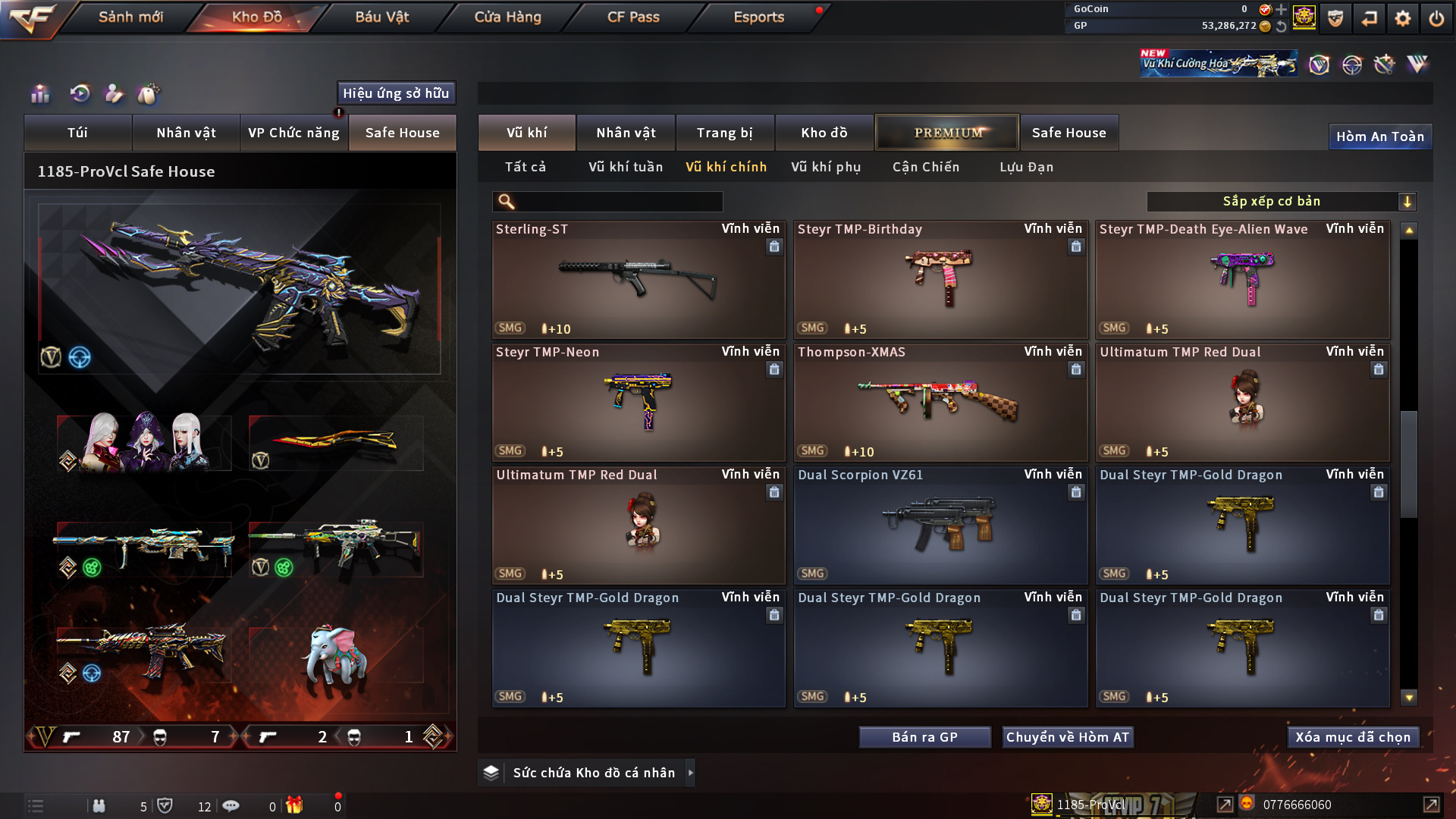The height and width of the screenshot is (819, 1456).
Task: Switch to the Túi bag tab
Action: [x=78, y=133]
